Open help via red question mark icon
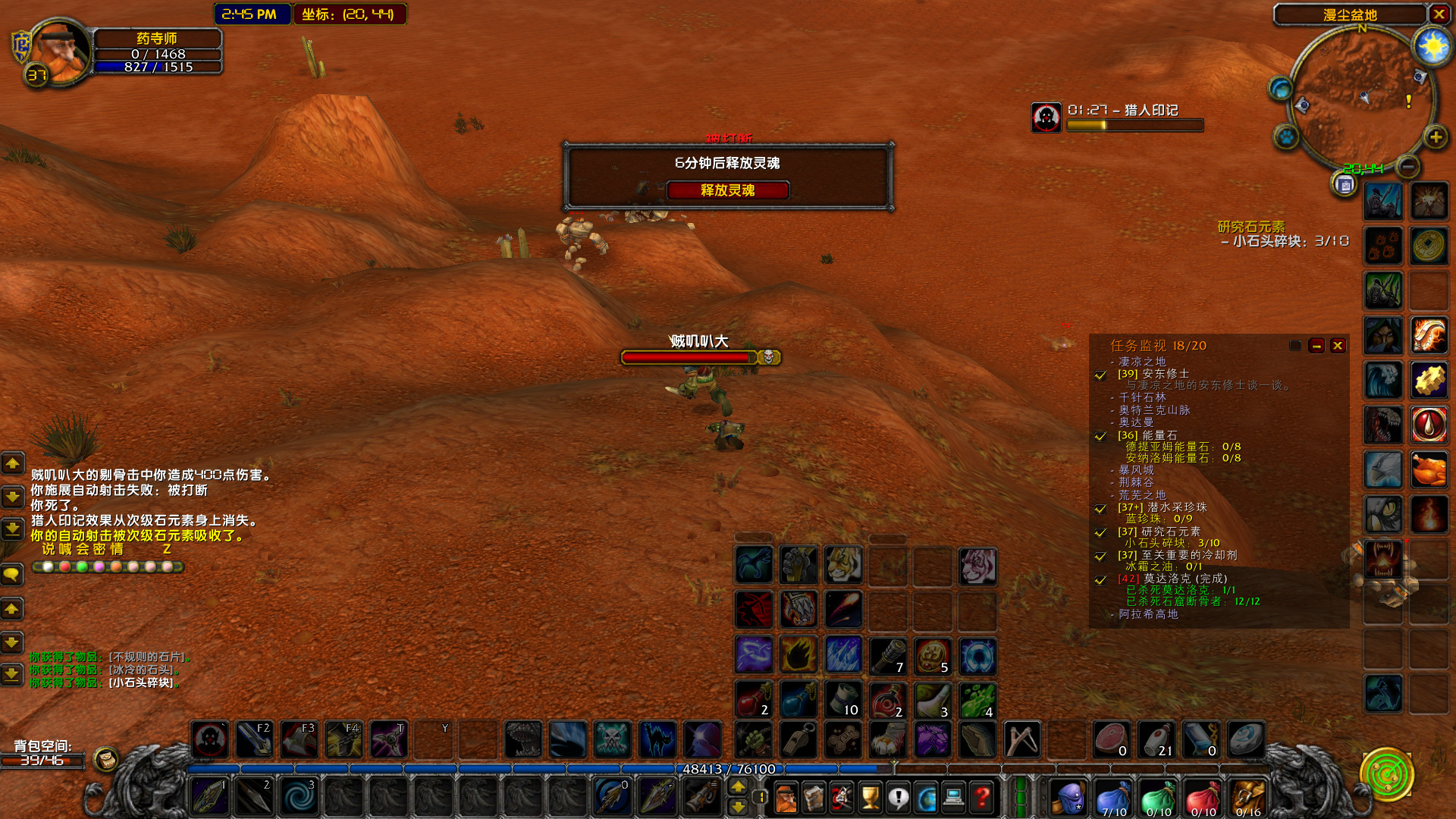 [x=982, y=798]
